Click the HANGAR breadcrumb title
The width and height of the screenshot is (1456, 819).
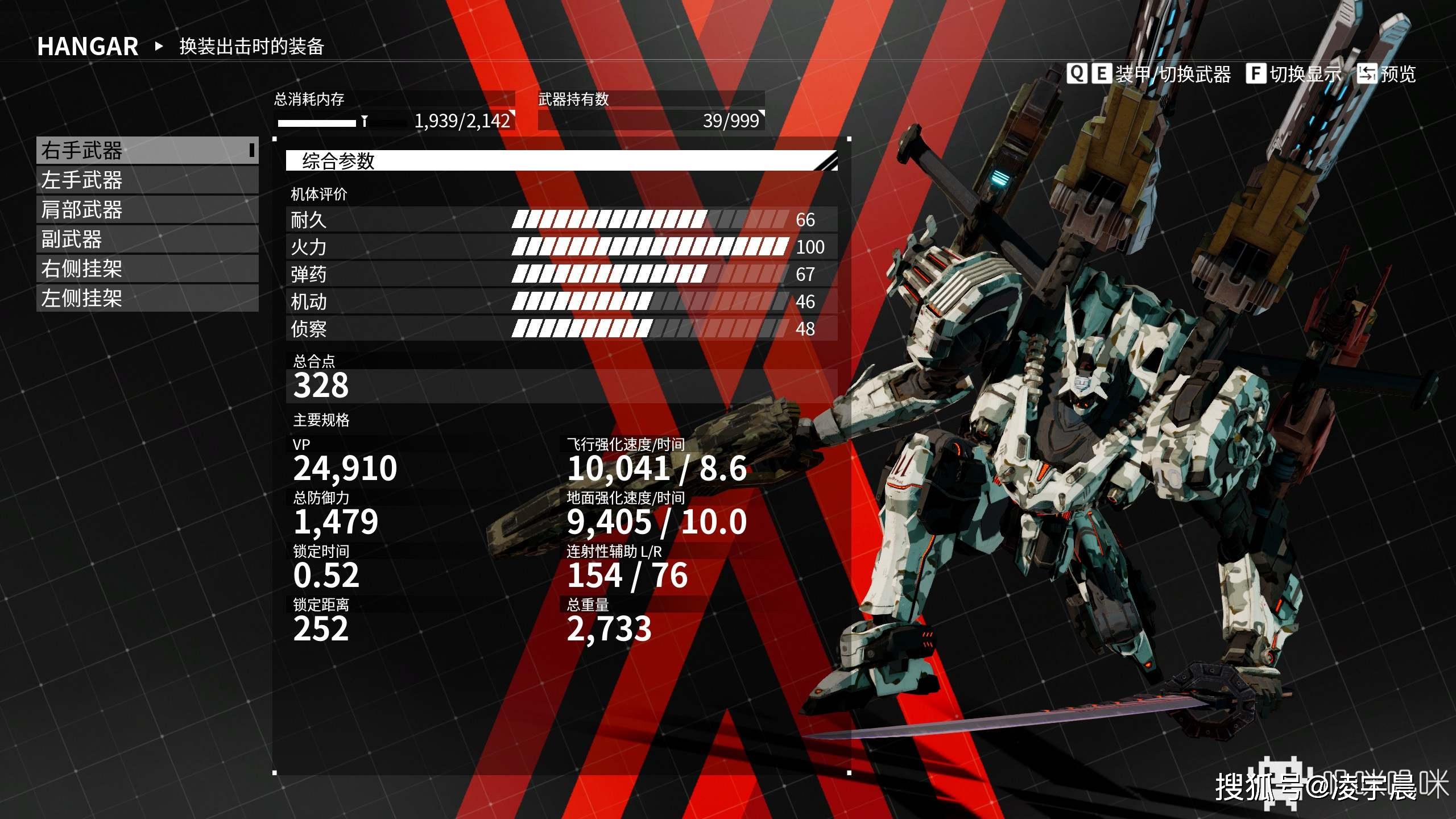(88, 47)
